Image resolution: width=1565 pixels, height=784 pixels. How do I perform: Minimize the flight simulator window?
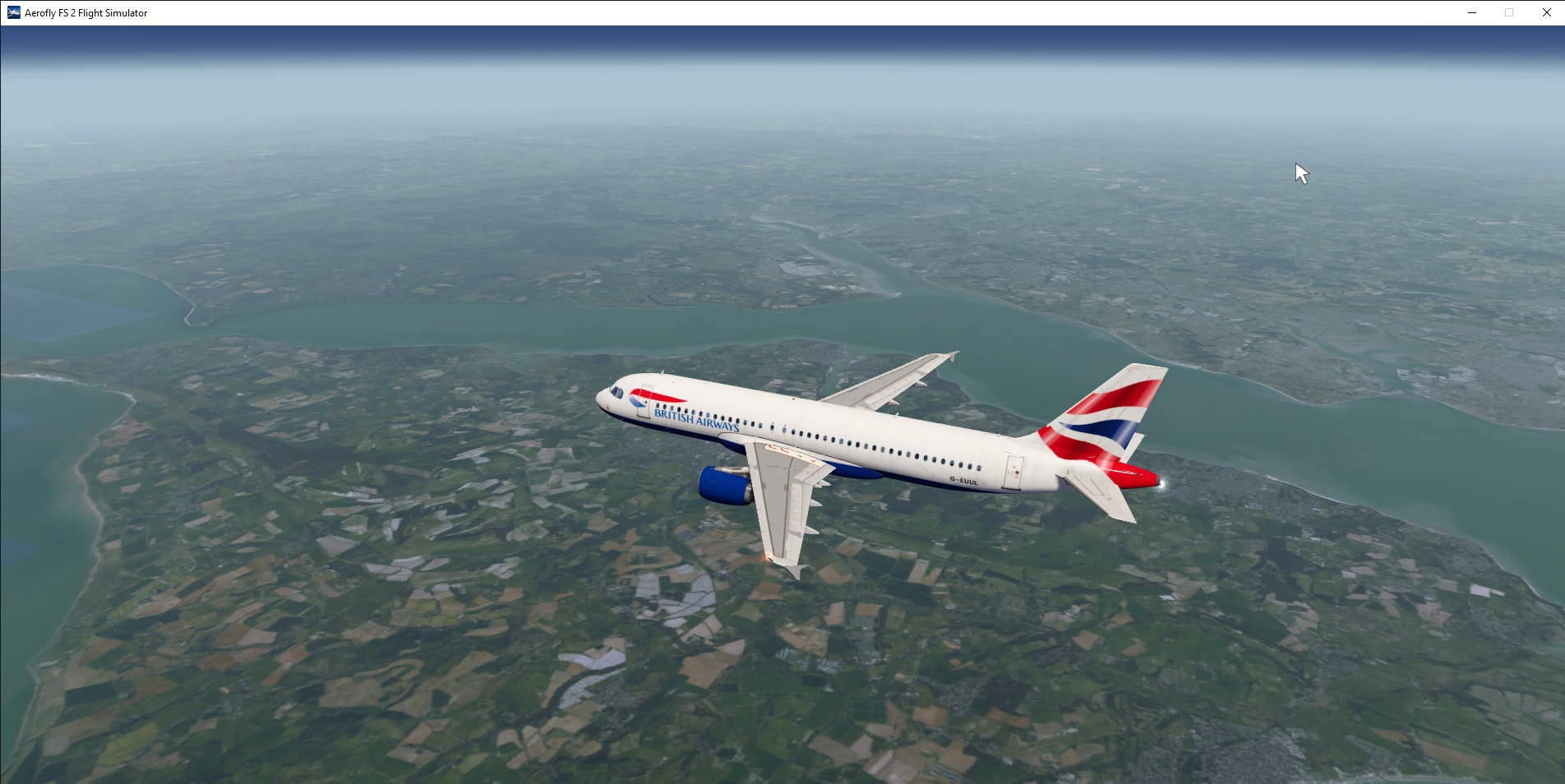pyautogui.click(x=1472, y=12)
